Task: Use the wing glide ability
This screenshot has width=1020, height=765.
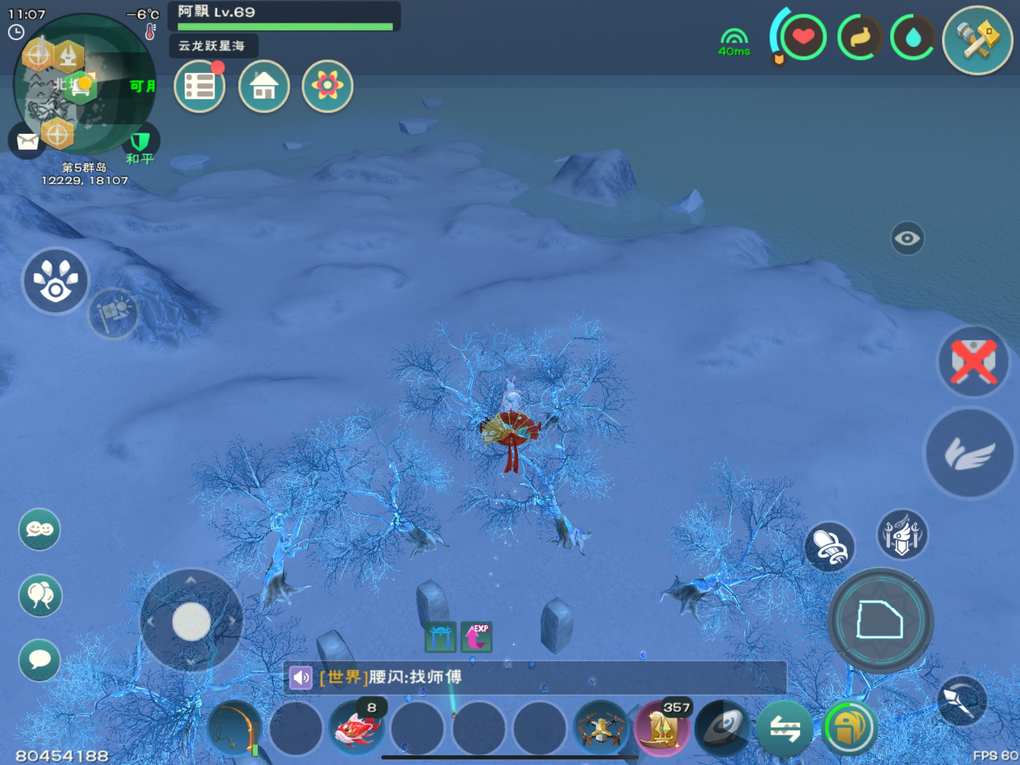Action: pyautogui.click(x=970, y=453)
